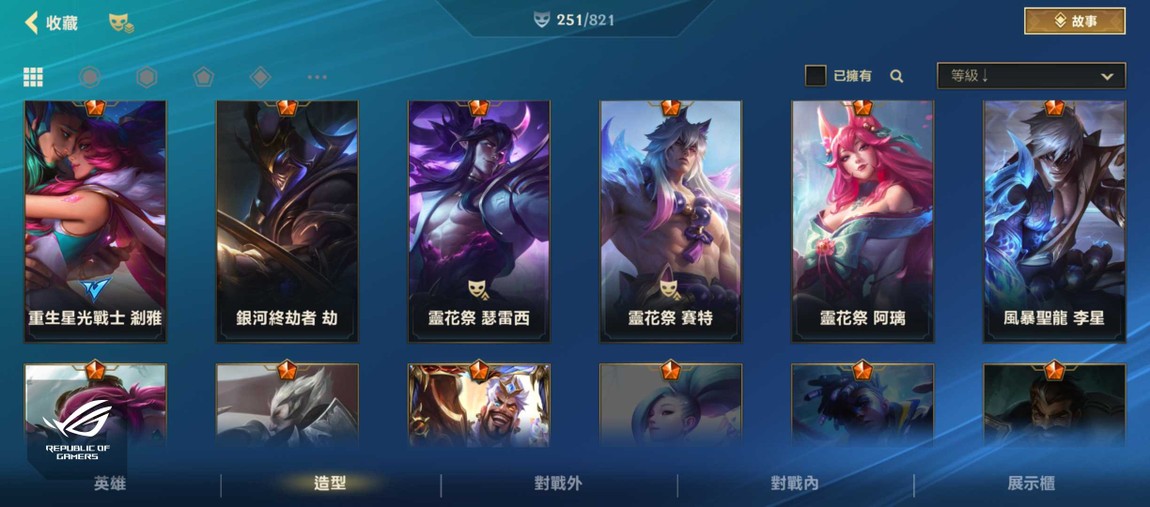Click the theater masks icon beside 收藏
Image resolution: width=1150 pixels, height=507 pixels.
coord(120,22)
